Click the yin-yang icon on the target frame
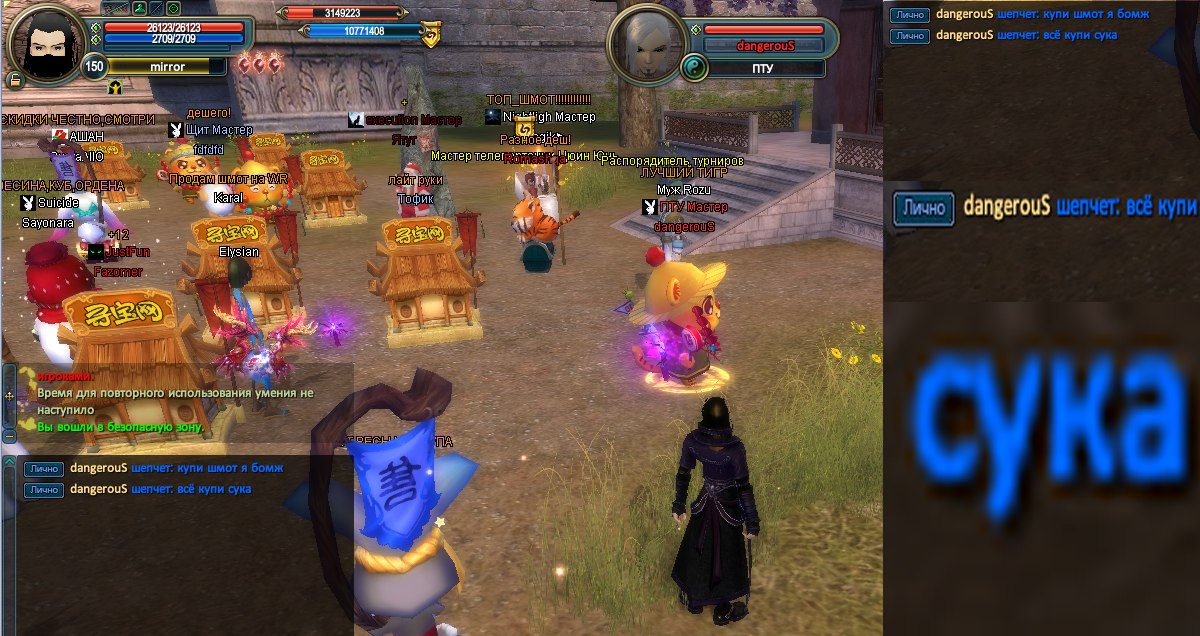Image resolution: width=1200 pixels, height=636 pixels. (693, 68)
